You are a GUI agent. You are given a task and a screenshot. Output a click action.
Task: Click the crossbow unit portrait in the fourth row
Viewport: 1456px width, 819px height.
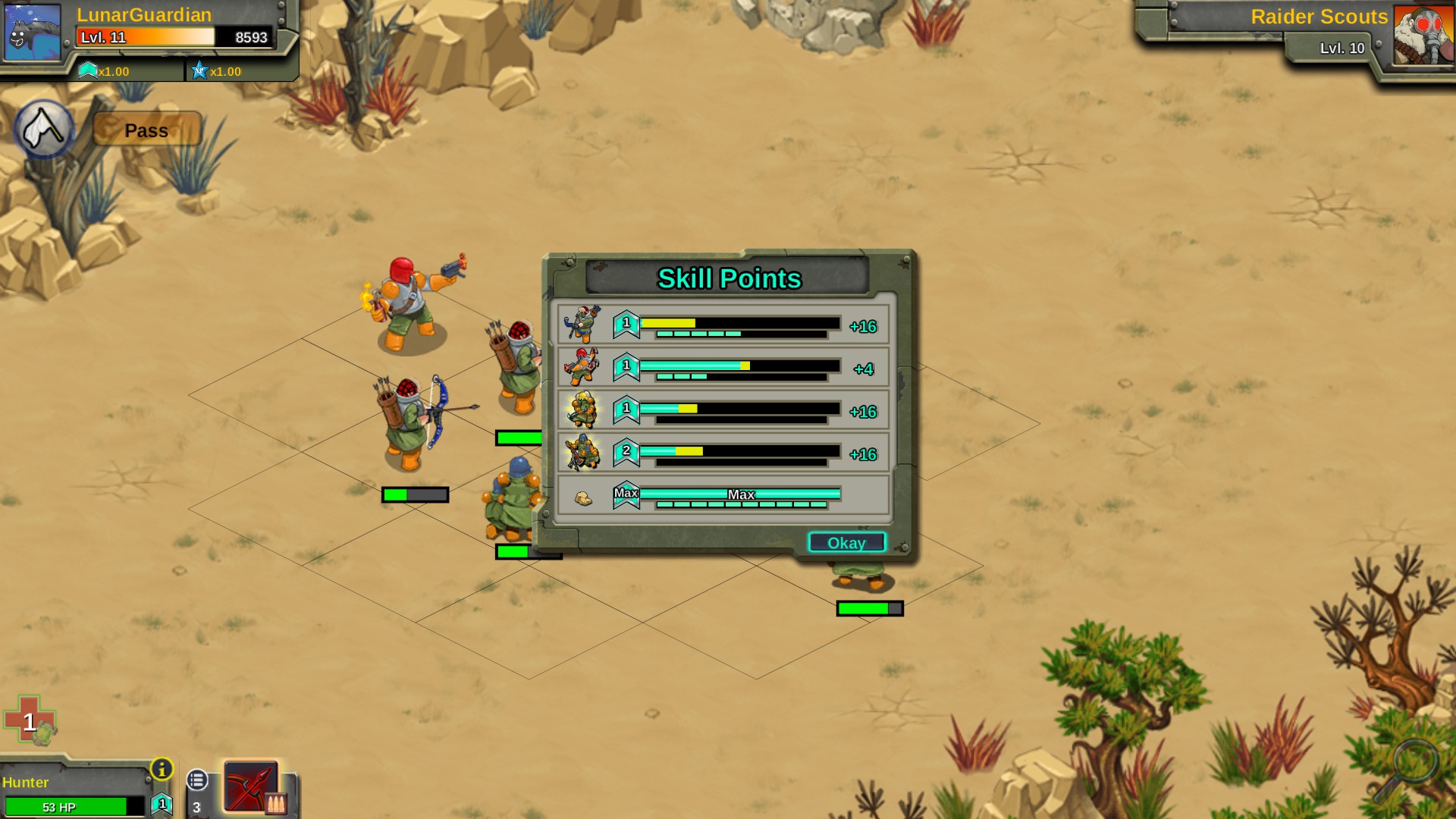[582, 453]
